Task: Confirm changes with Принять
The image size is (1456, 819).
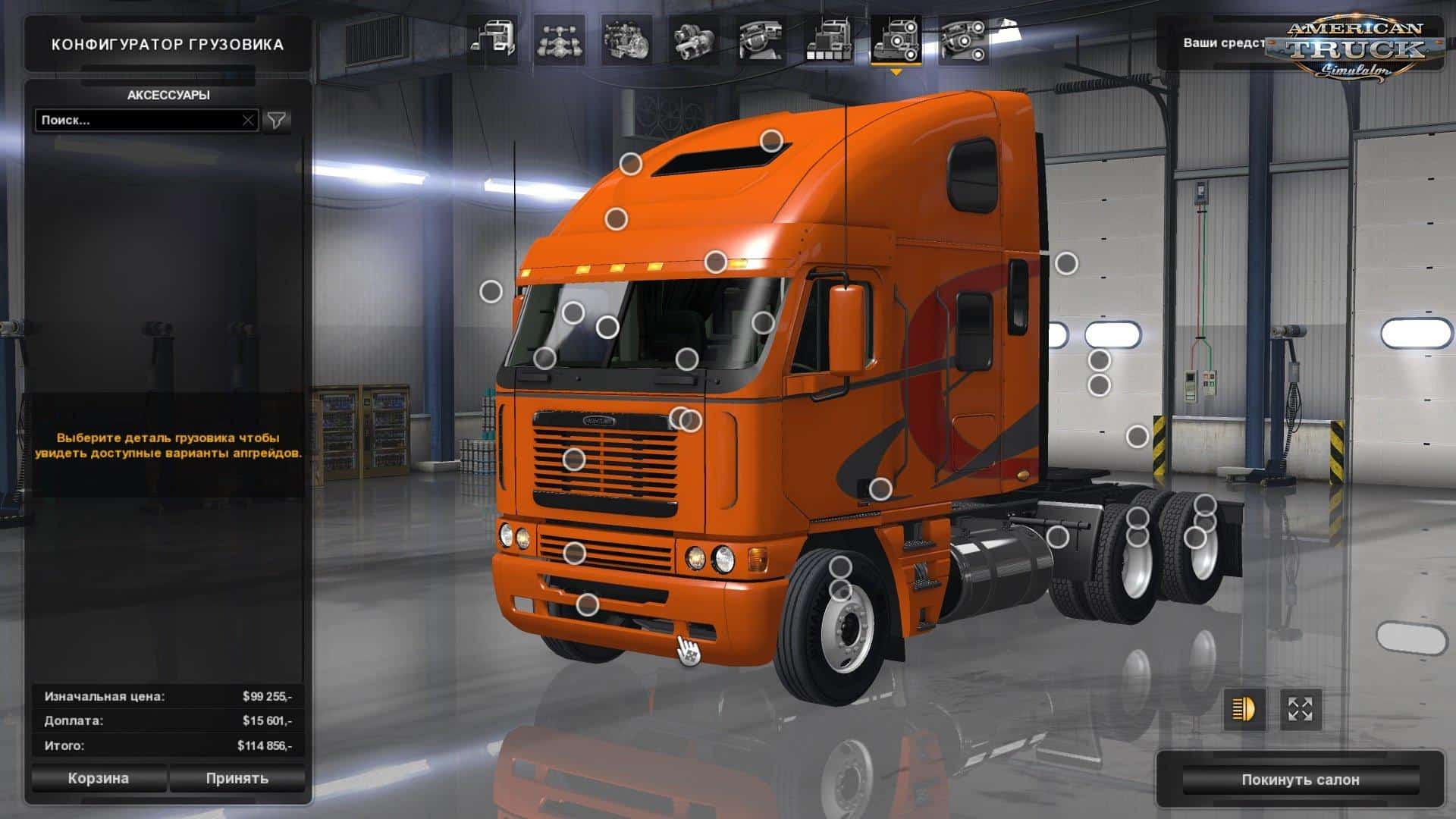Action: (x=237, y=779)
